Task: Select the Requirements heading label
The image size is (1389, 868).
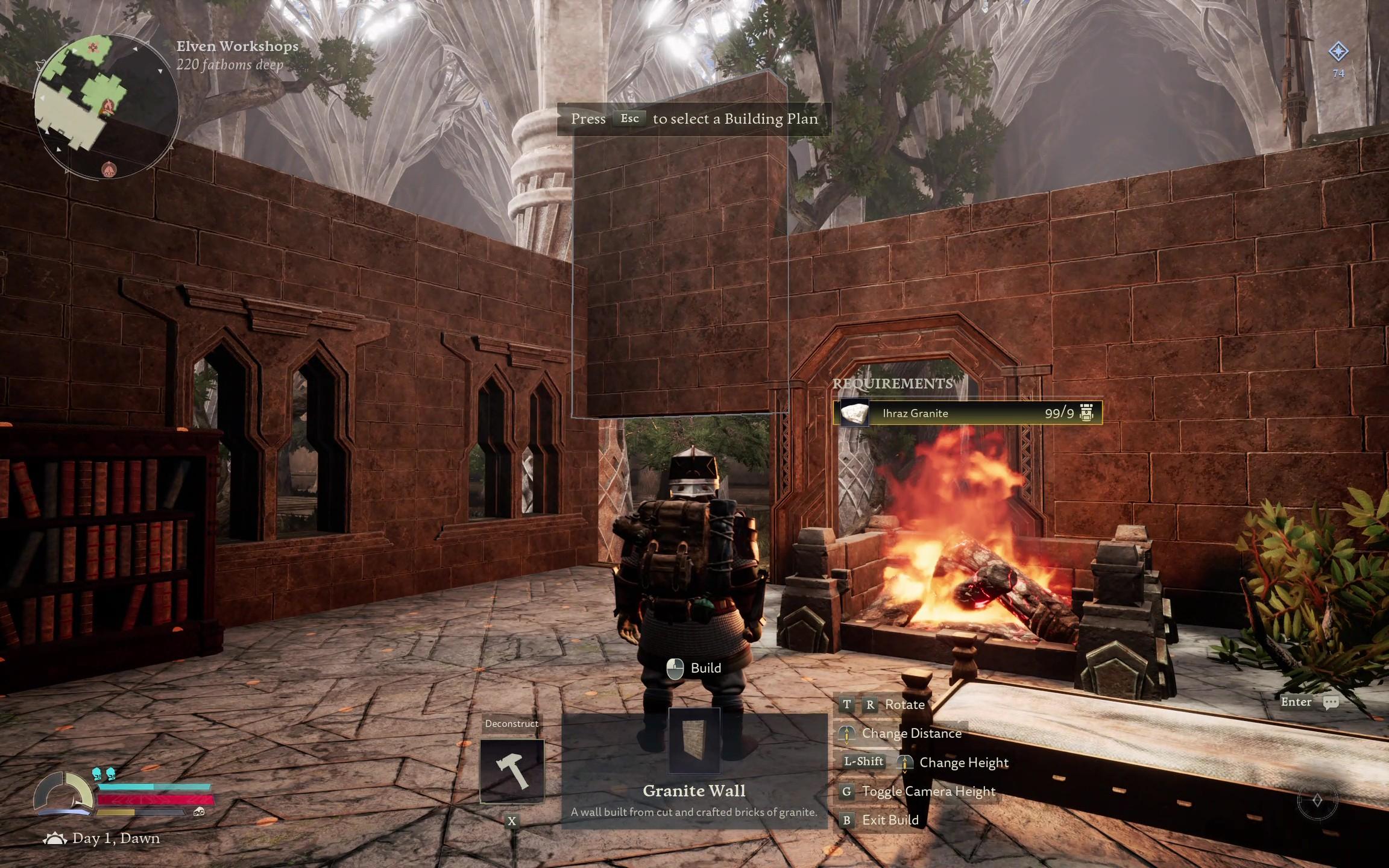Action: pyautogui.click(x=892, y=385)
